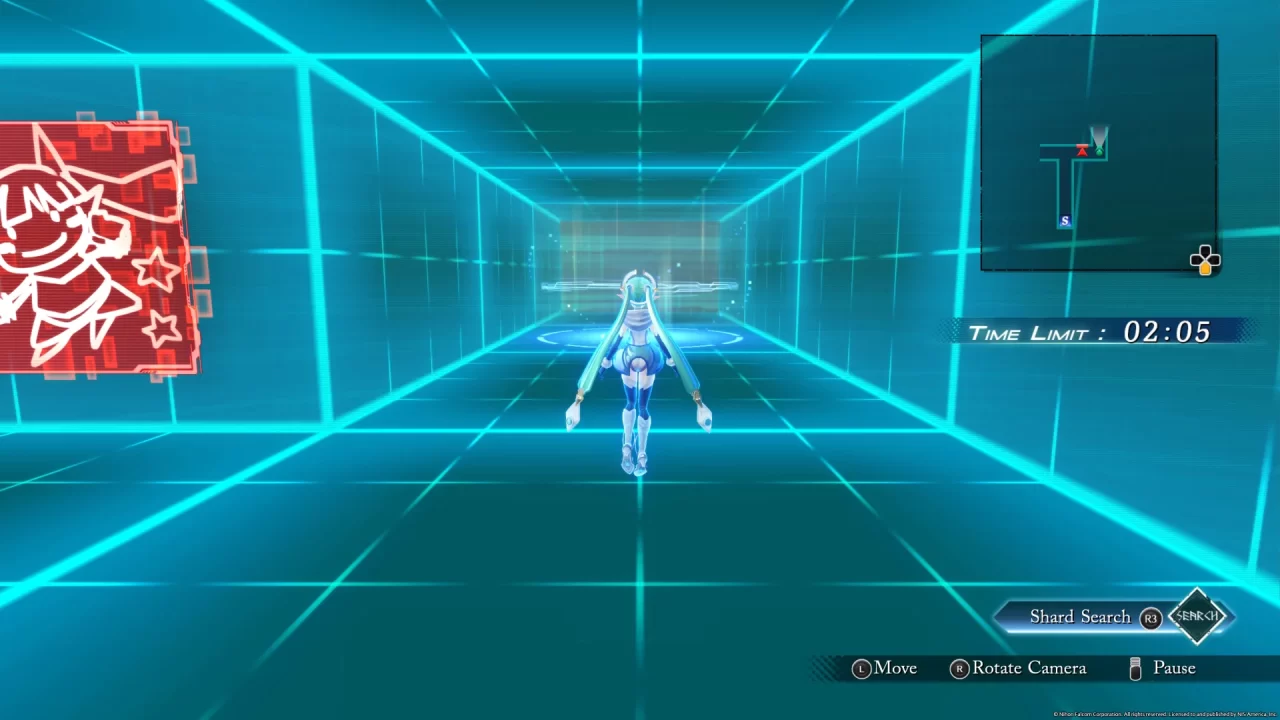The width and height of the screenshot is (1280, 720).
Task: Click the Move label in the control bar
Action: click(x=896, y=668)
